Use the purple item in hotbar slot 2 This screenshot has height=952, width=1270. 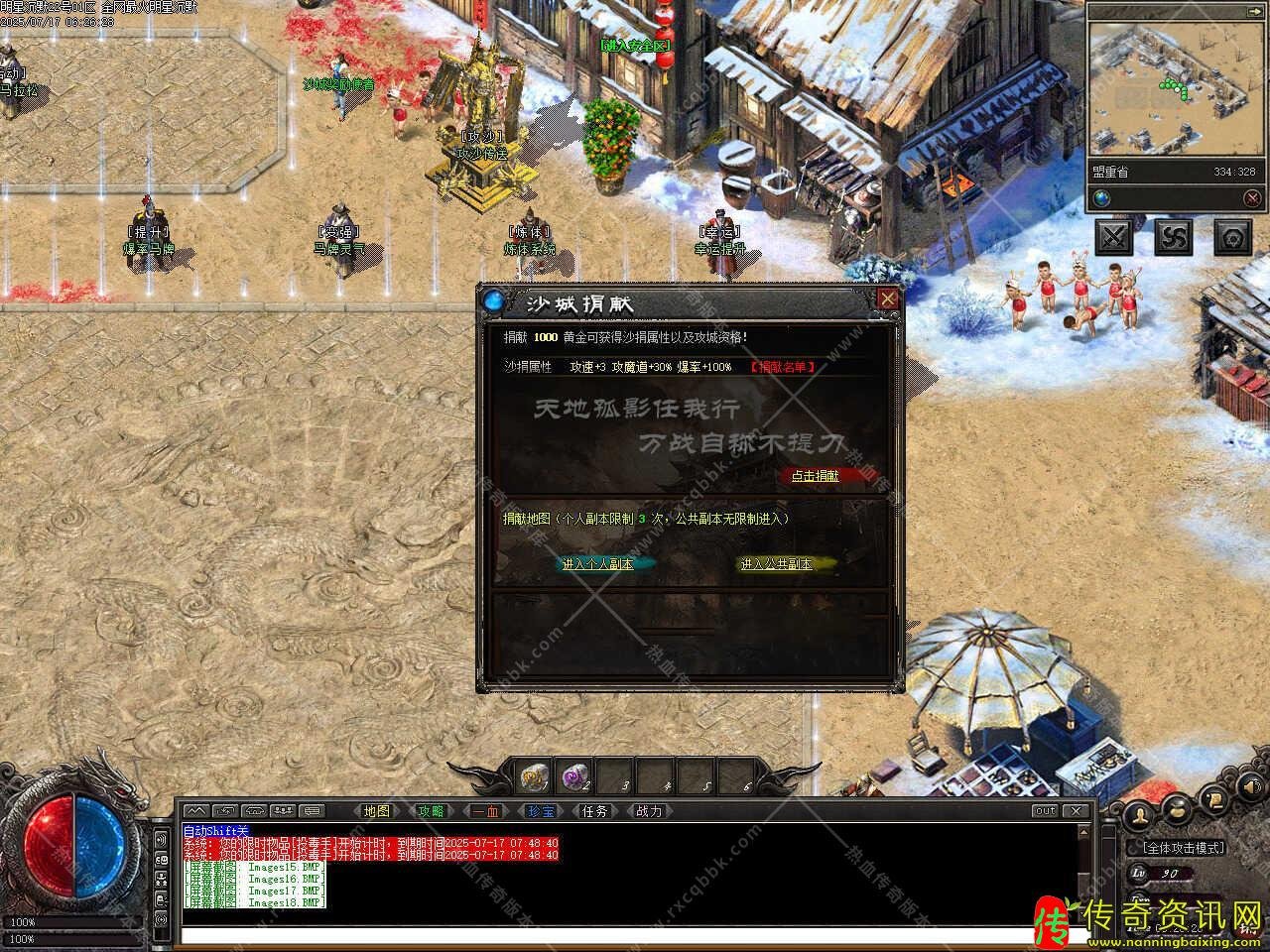576,776
